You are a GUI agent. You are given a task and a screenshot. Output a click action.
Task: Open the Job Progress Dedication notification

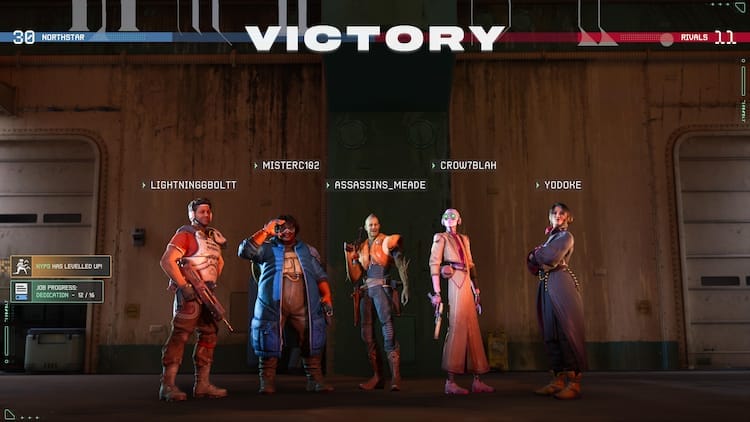pos(57,291)
